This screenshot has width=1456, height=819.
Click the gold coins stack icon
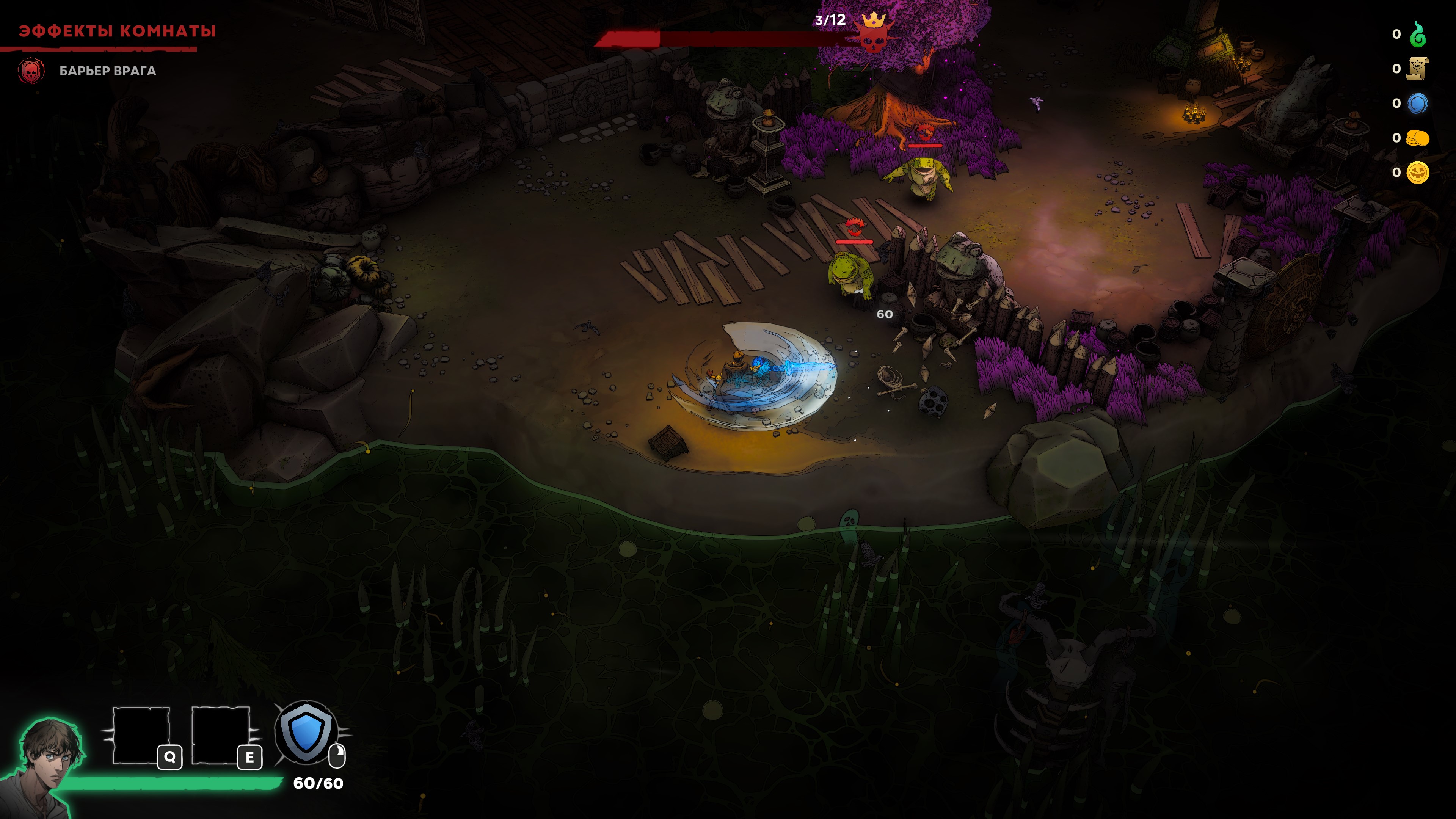pyautogui.click(x=1417, y=138)
